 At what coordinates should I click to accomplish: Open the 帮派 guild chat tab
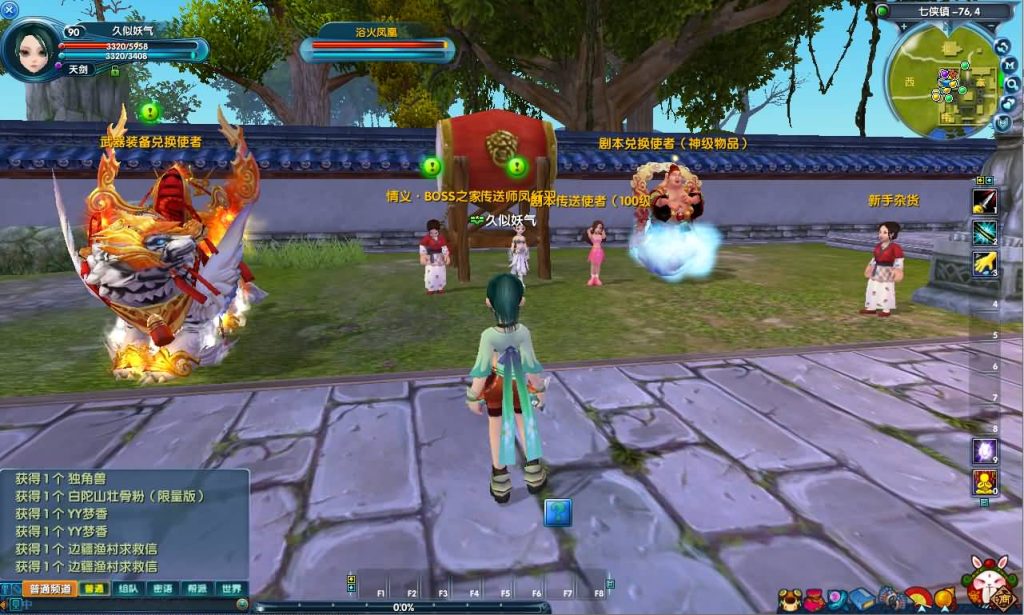196,589
